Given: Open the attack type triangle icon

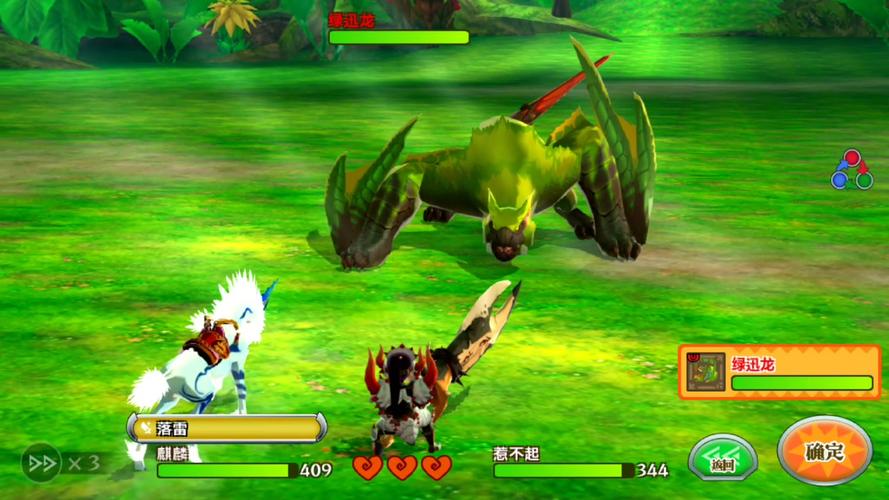Looking at the screenshot, I should 851,171.
